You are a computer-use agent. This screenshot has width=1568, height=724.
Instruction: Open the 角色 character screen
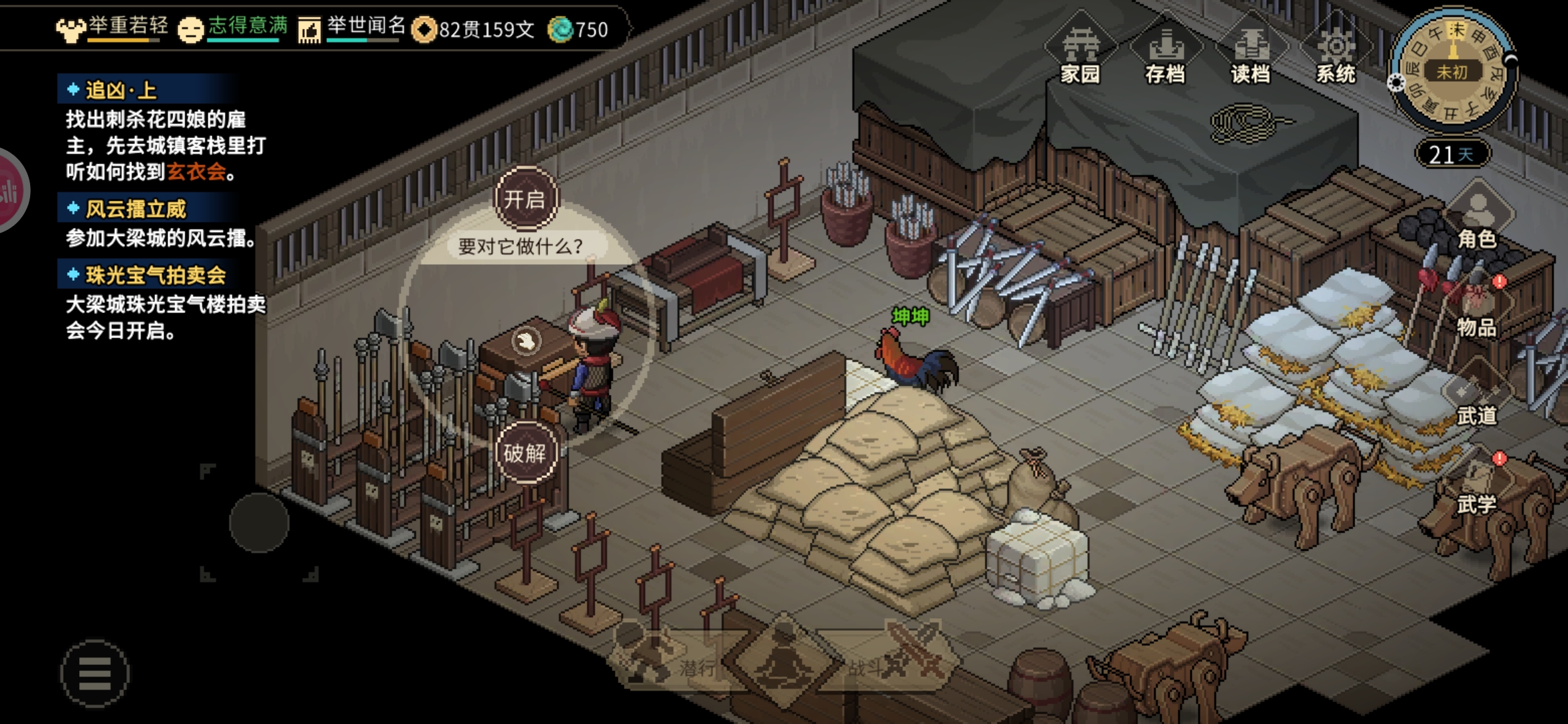pos(1477,220)
